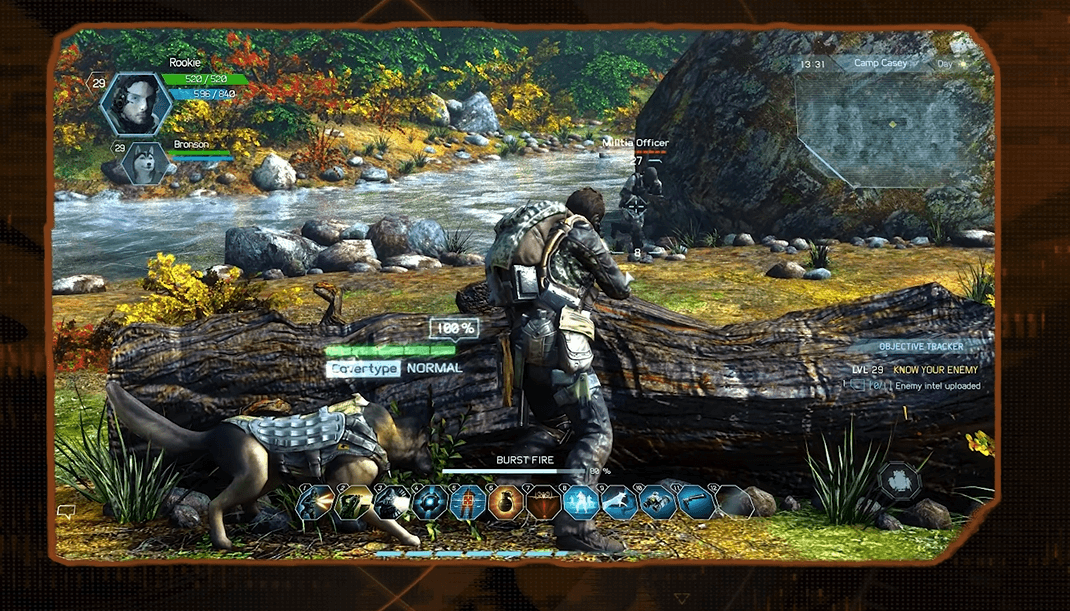Activate the squad of soldiers ability
This screenshot has height=611, width=1070.
tap(580, 501)
